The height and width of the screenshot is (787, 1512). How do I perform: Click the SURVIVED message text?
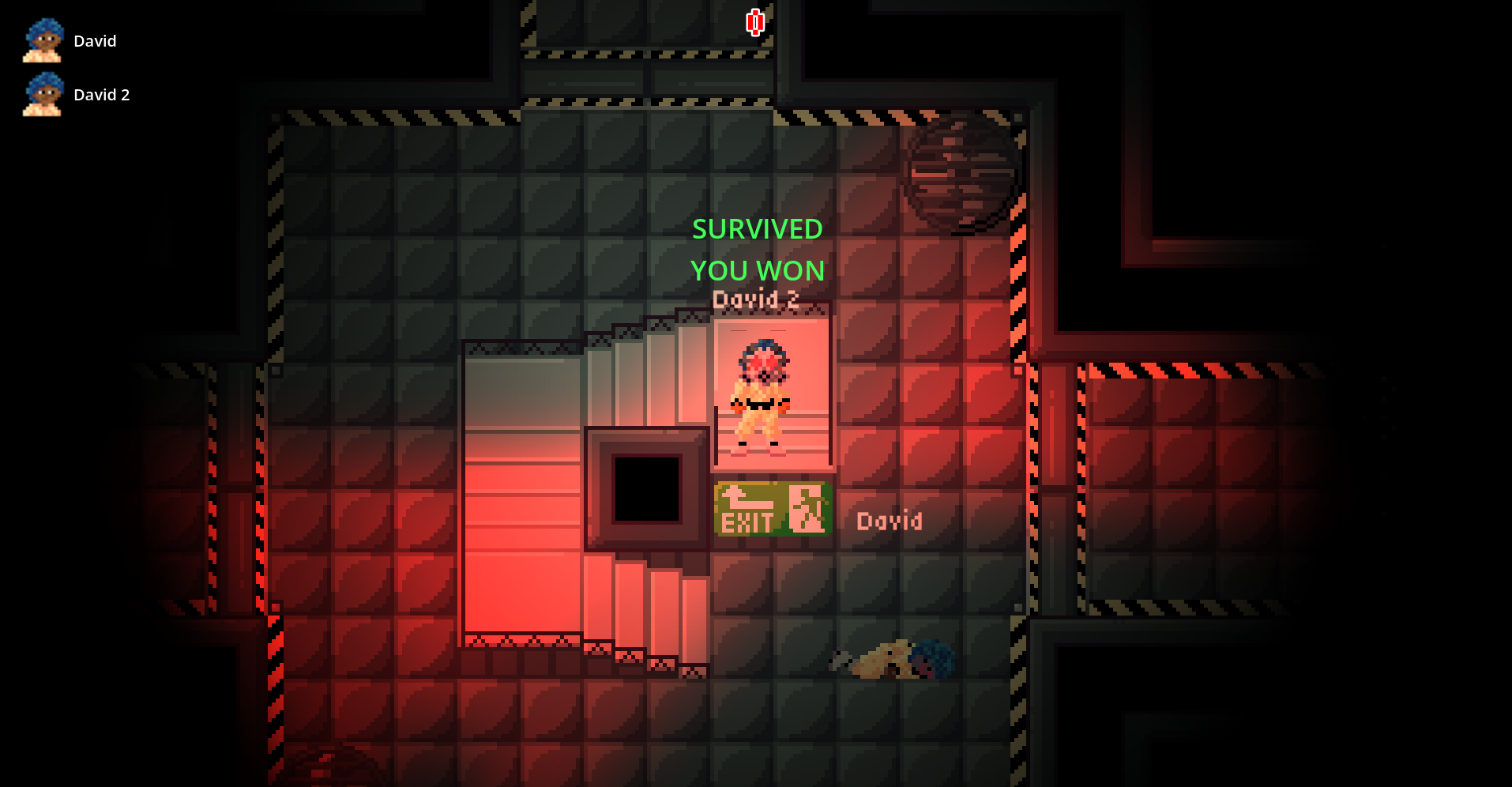click(x=758, y=229)
